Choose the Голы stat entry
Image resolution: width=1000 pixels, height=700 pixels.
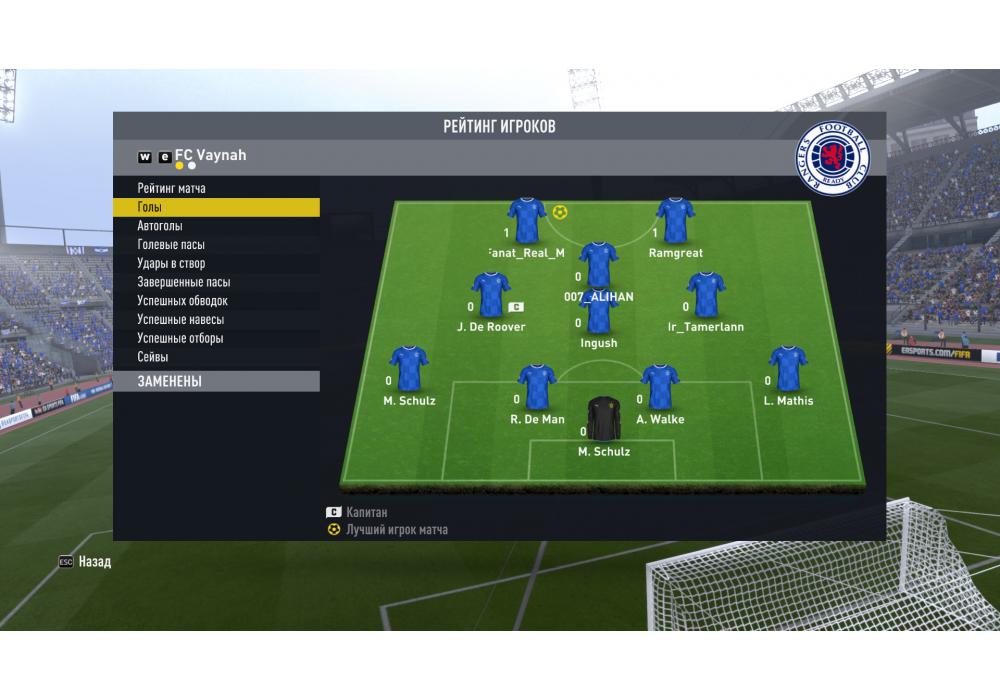[x=150, y=208]
